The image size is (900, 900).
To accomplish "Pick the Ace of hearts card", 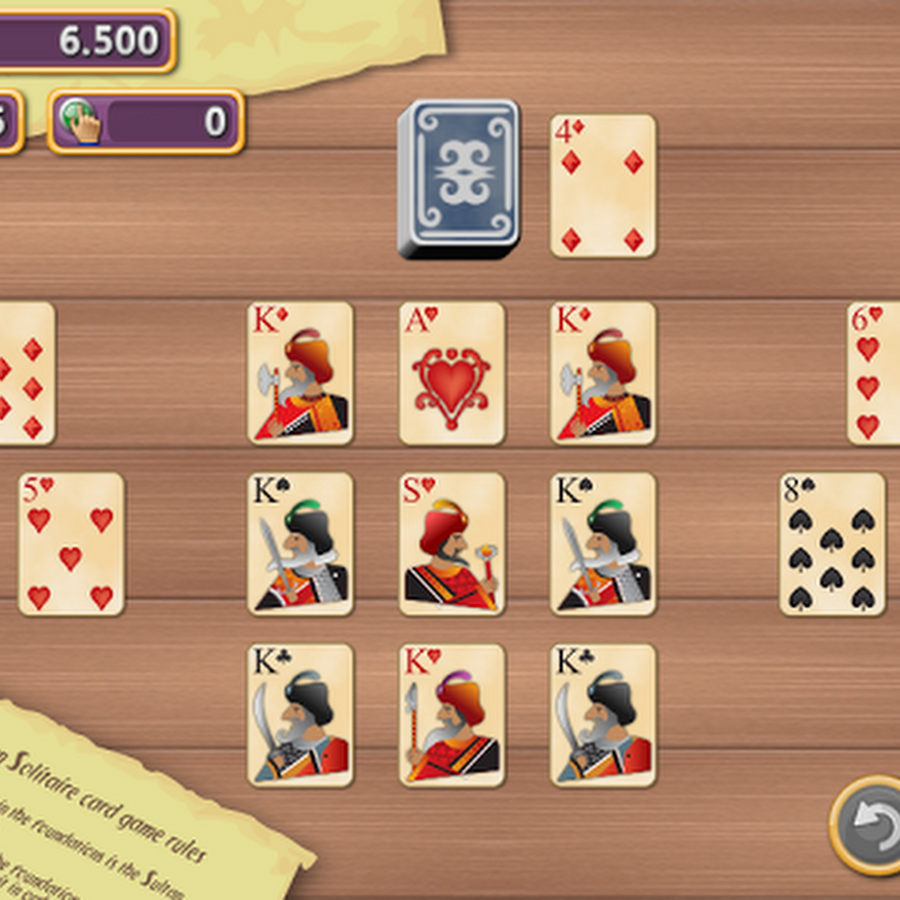I will 452,373.
